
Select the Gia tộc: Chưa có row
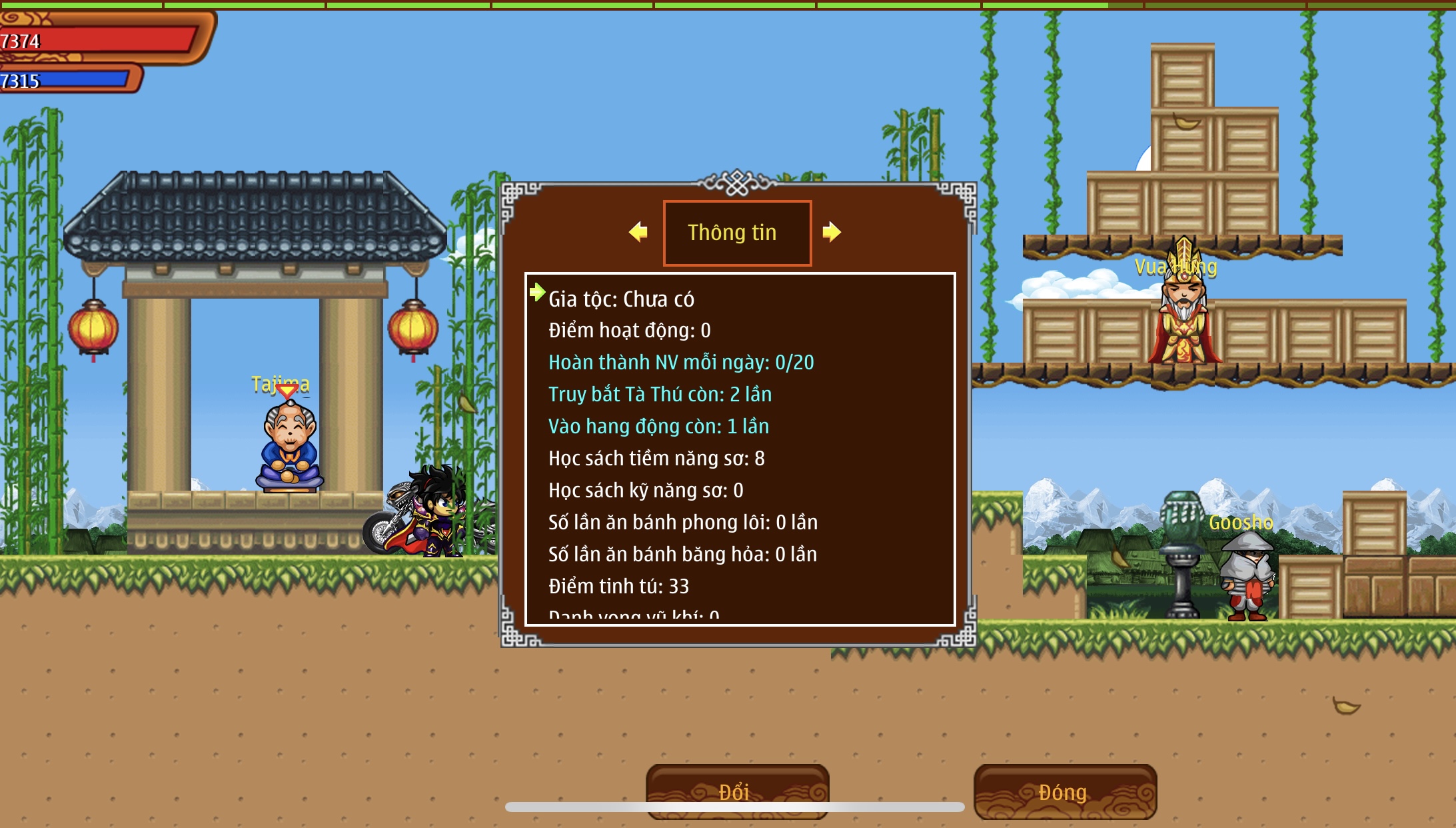[621, 299]
